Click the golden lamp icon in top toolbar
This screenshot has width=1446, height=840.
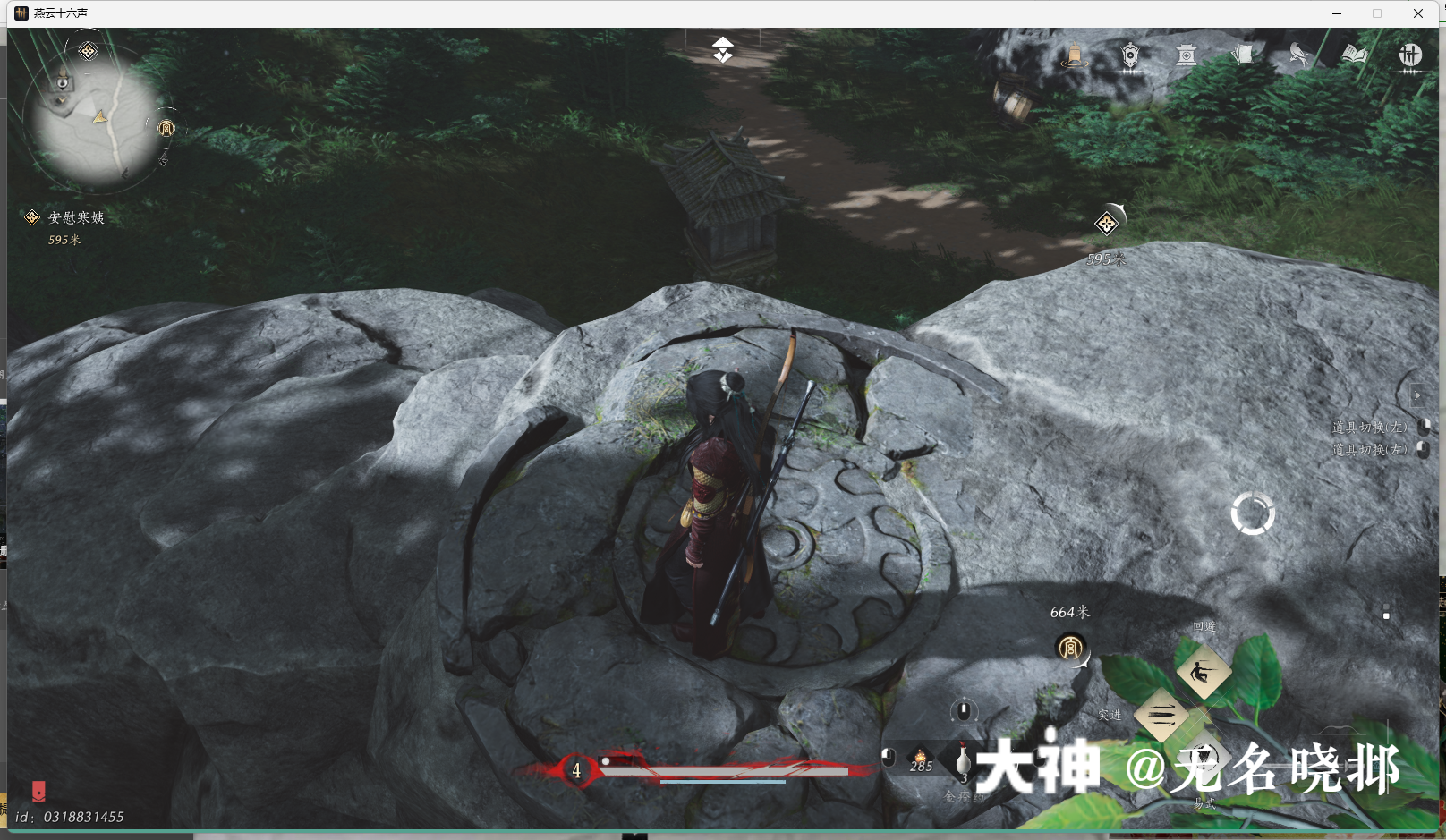[1073, 55]
